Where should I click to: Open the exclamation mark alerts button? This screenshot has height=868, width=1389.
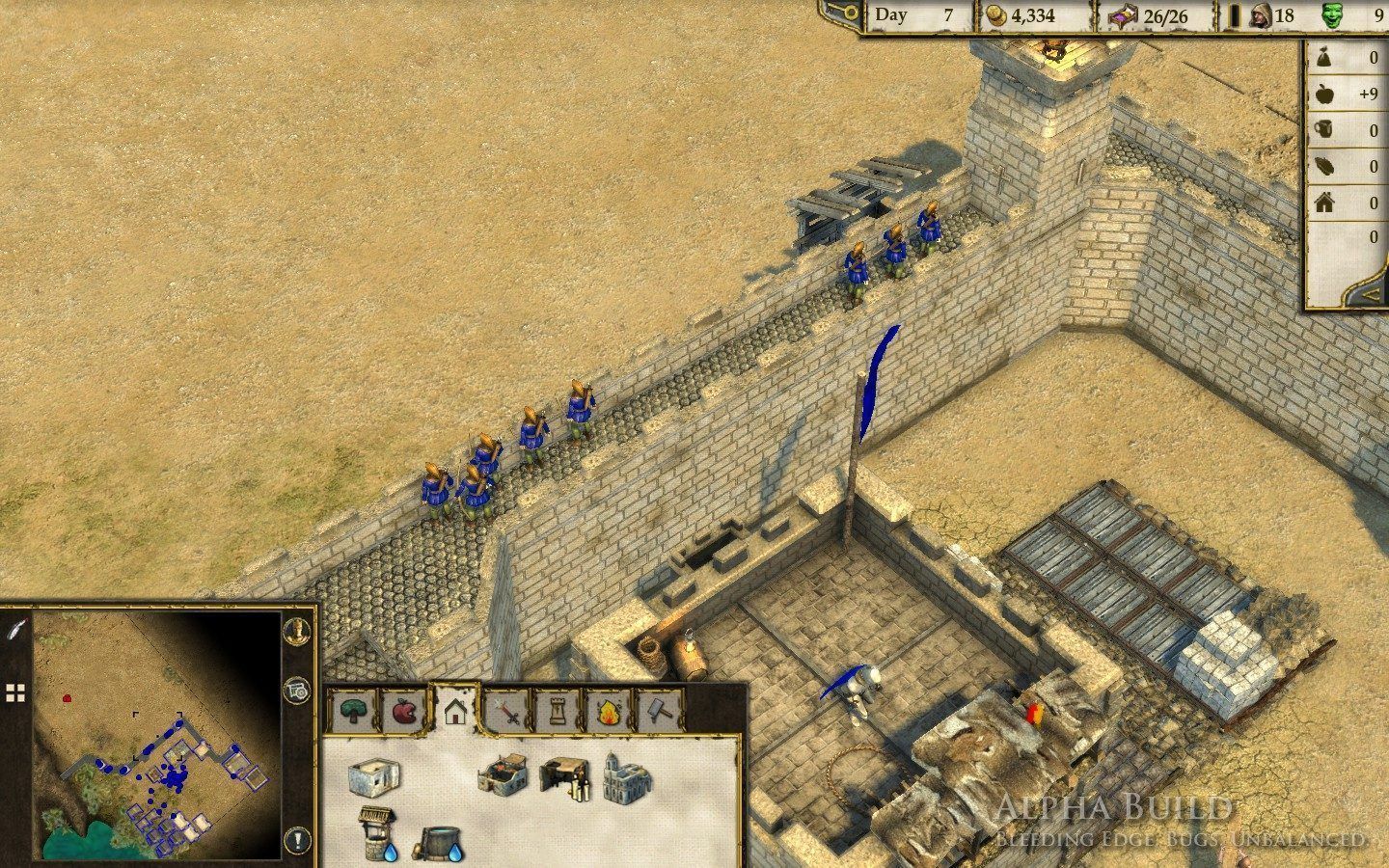298,838
